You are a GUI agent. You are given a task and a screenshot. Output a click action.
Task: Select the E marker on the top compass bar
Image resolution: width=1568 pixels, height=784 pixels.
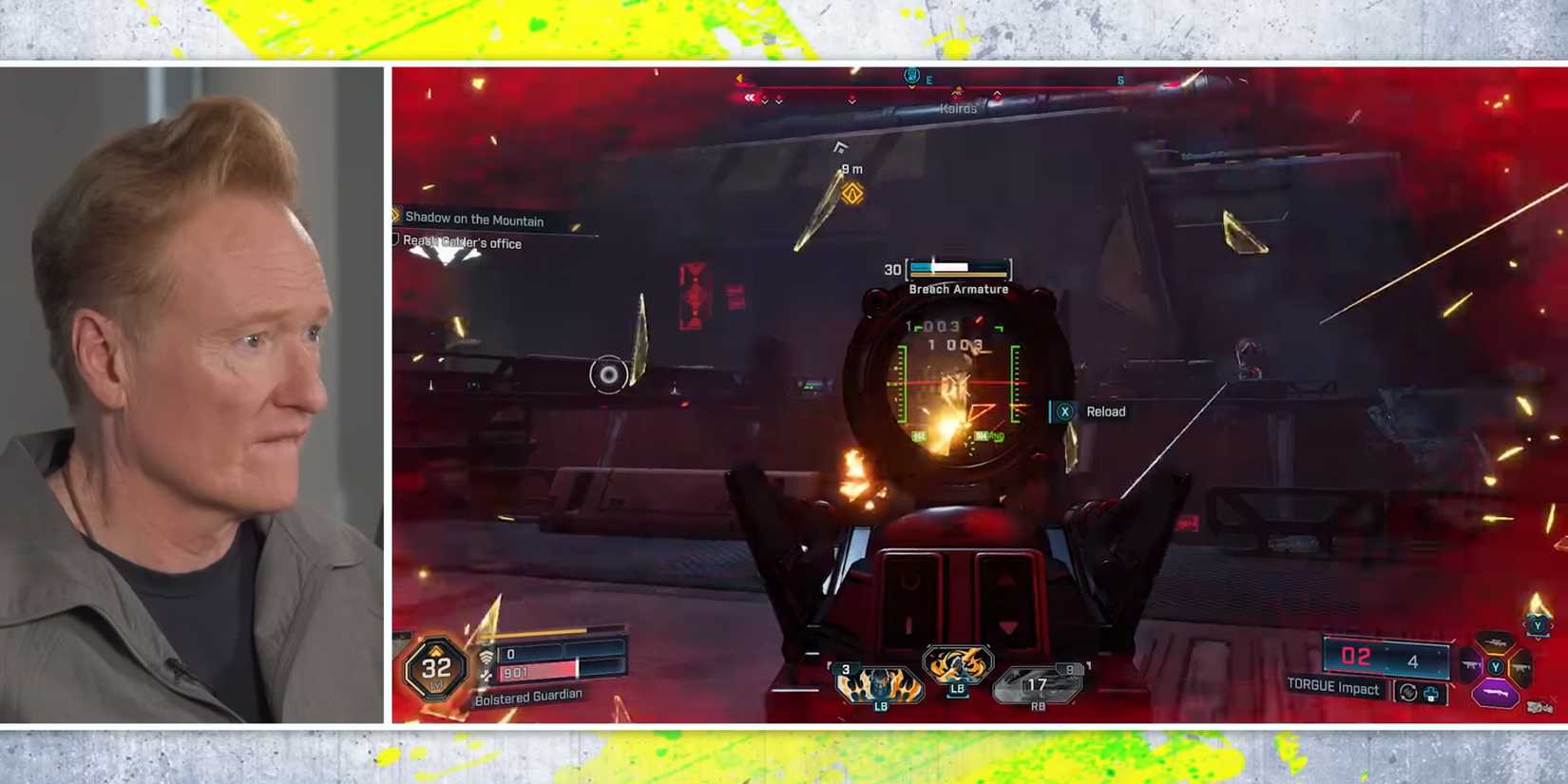tap(928, 81)
